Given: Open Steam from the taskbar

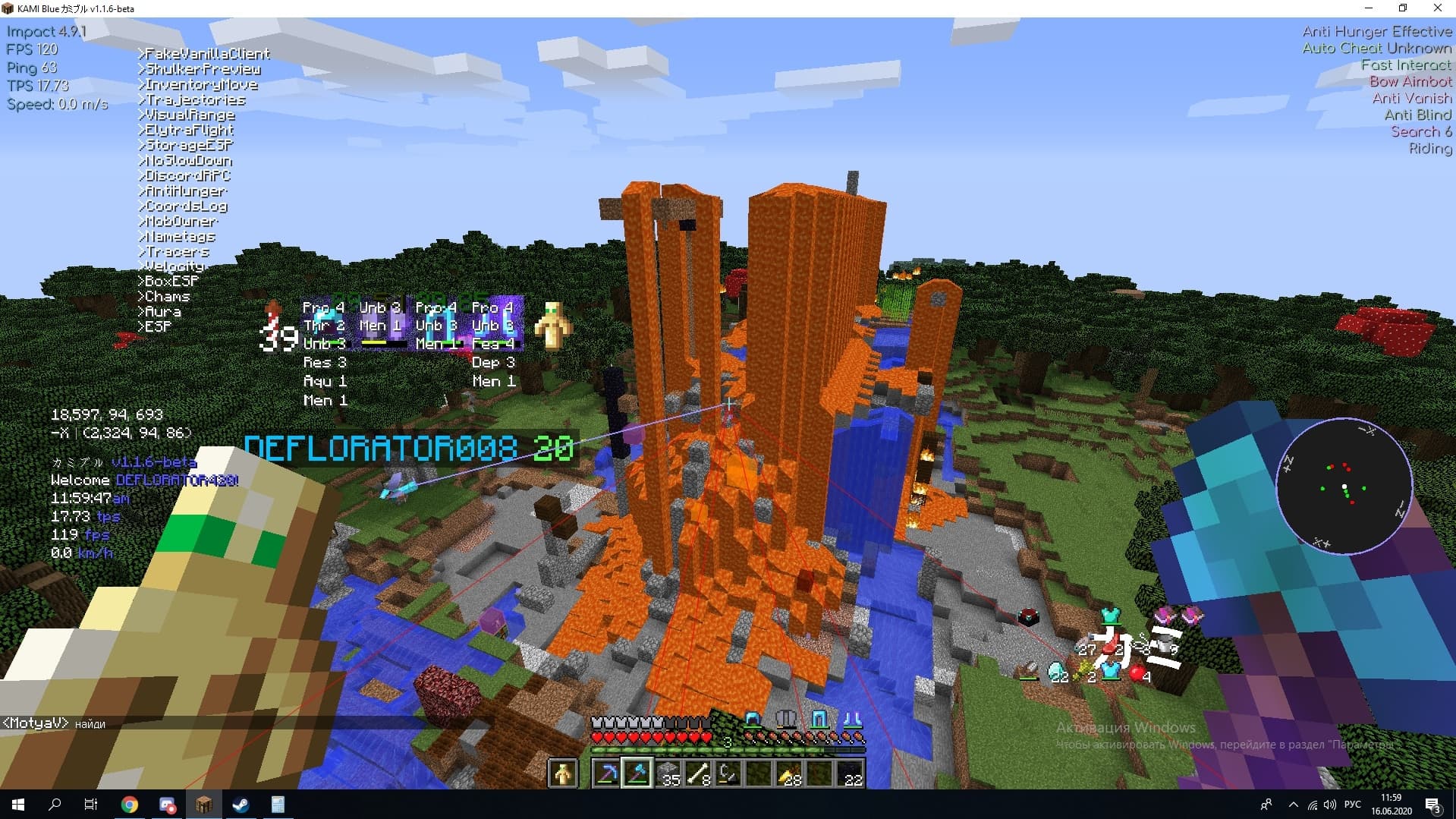Looking at the screenshot, I should tap(241, 805).
